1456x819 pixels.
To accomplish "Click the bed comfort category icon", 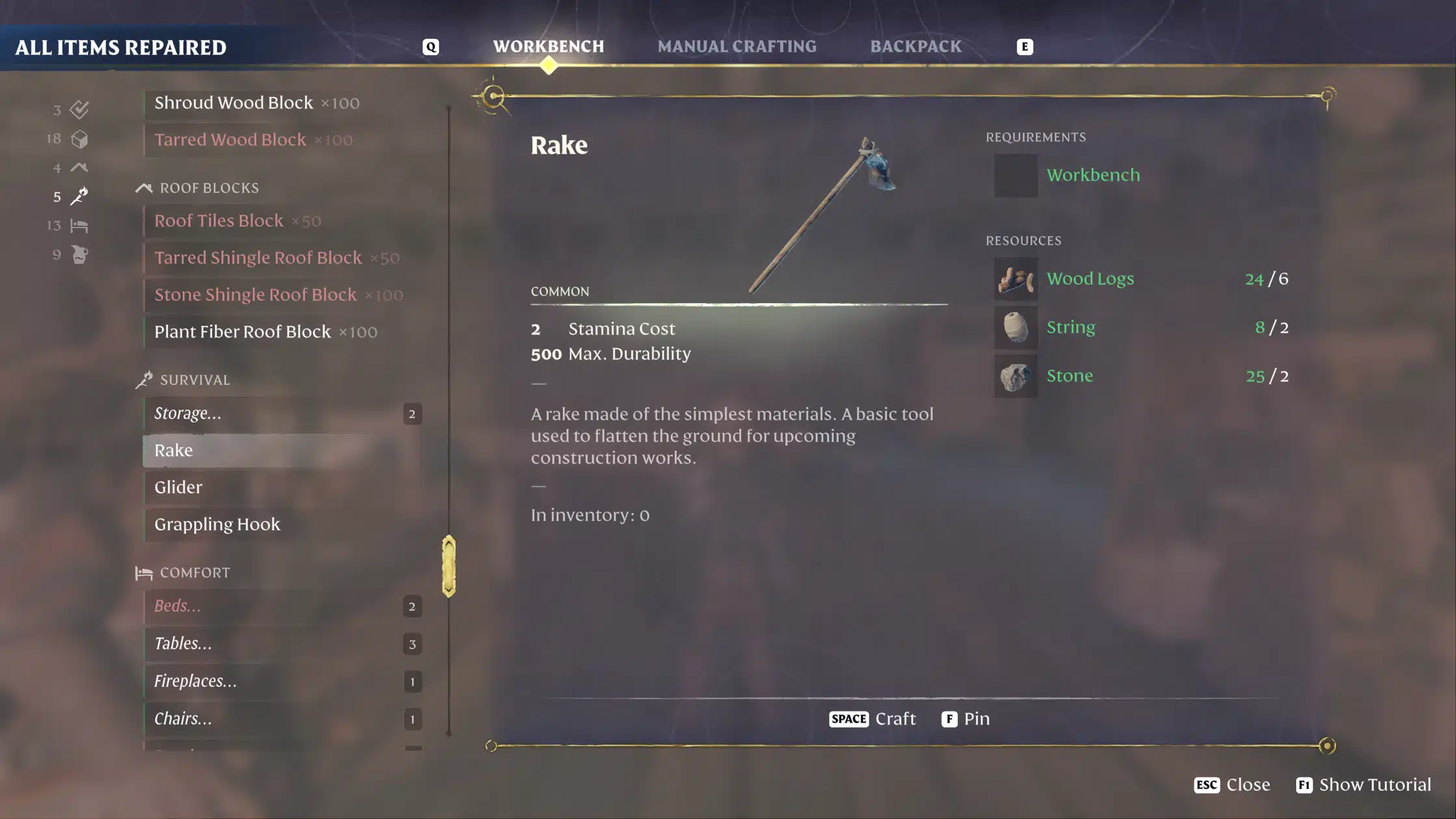I will [79, 226].
